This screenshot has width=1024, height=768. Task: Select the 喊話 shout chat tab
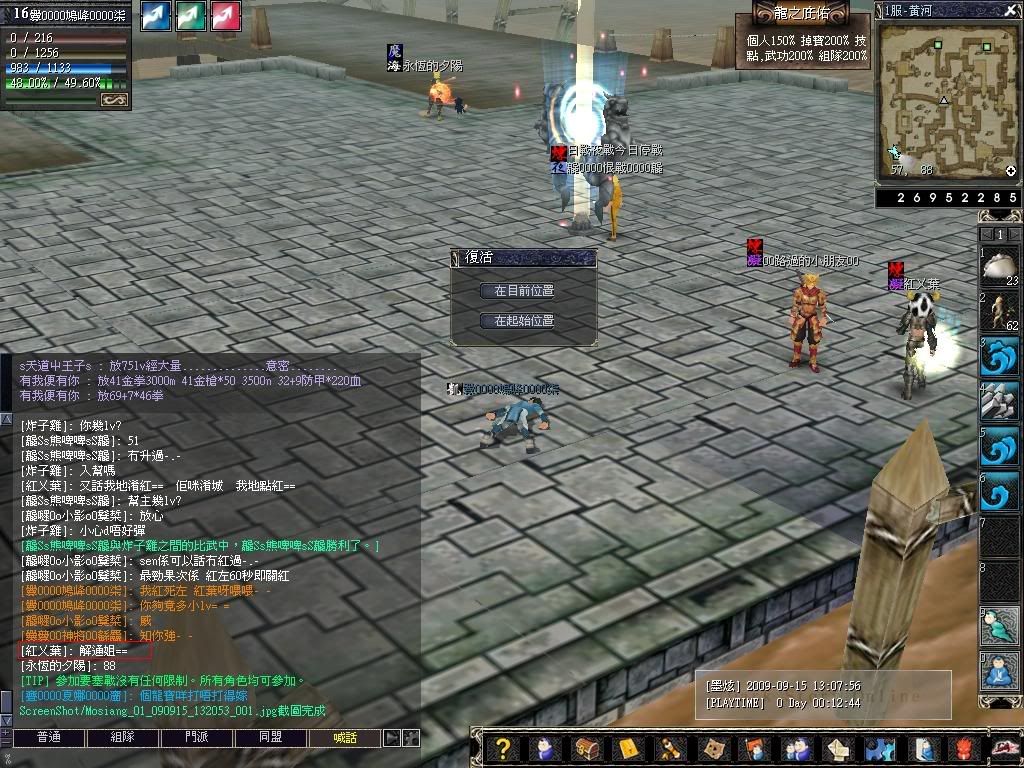click(345, 738)
